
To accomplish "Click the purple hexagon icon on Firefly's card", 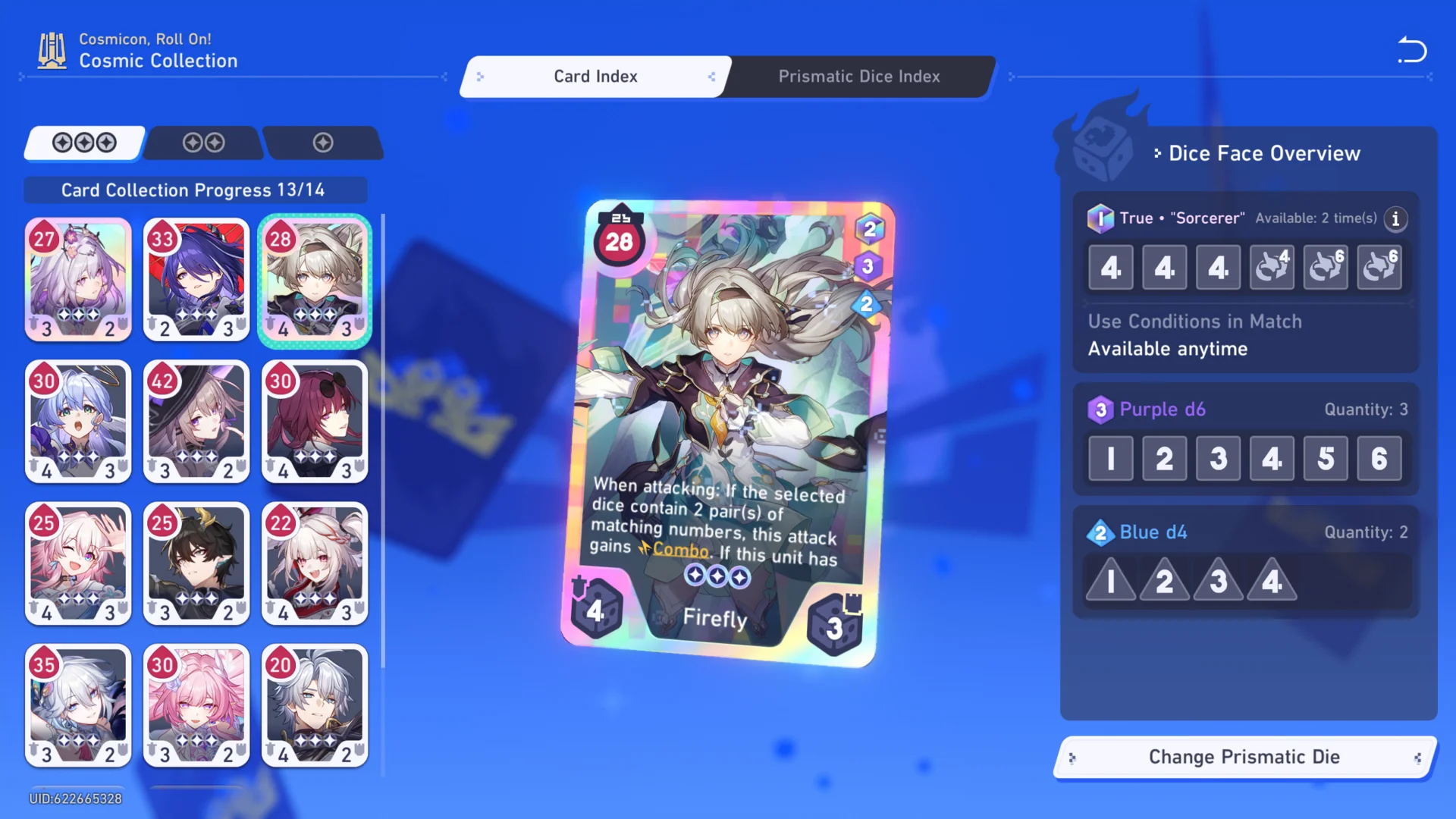I will (869, 267).
